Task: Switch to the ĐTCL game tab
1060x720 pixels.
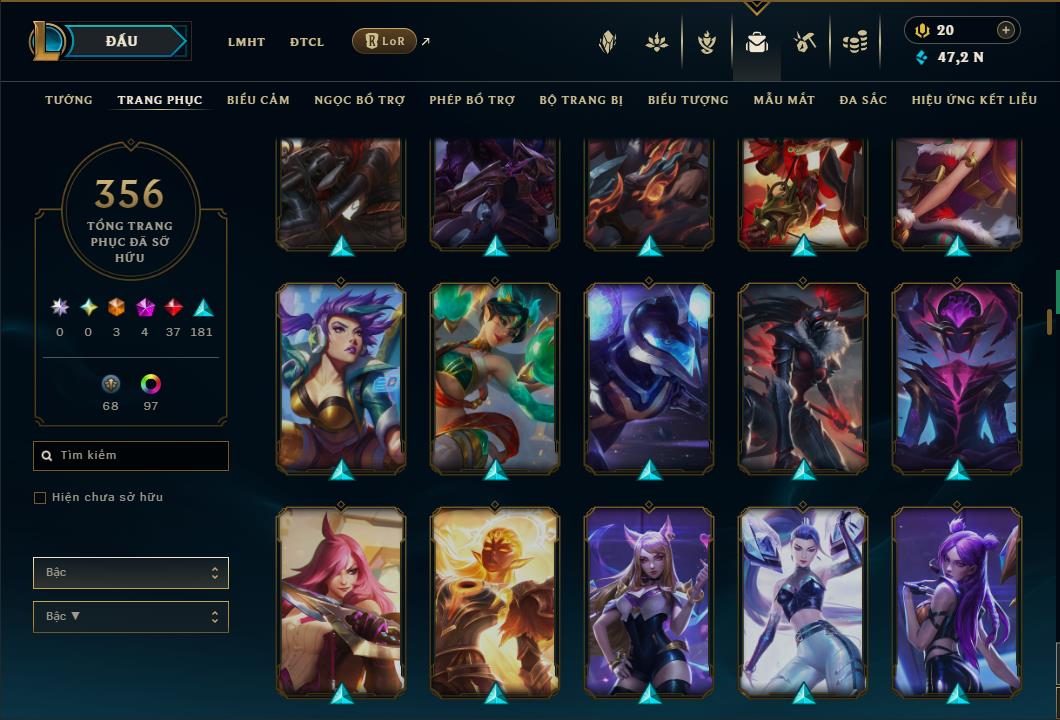Action: 307,42
